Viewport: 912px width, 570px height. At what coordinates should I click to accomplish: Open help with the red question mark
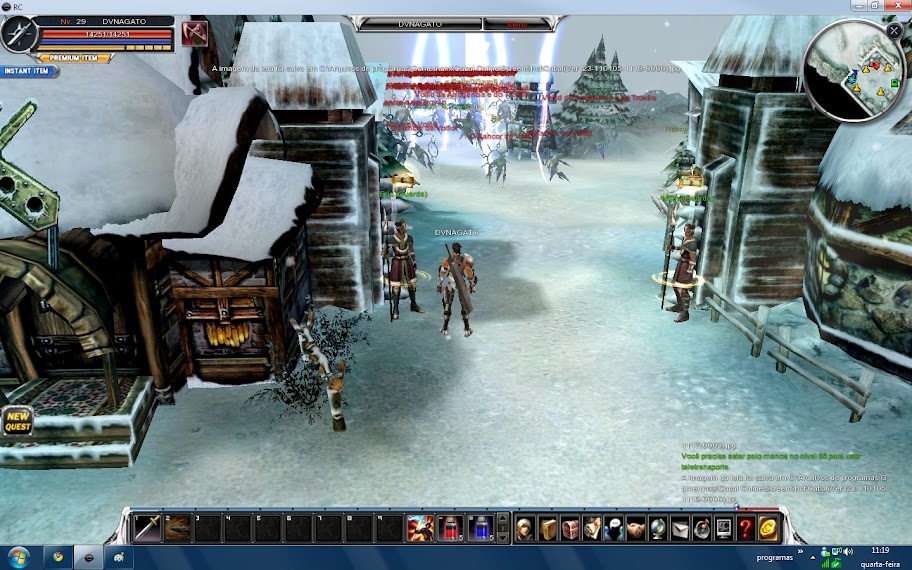click(745, 527)
